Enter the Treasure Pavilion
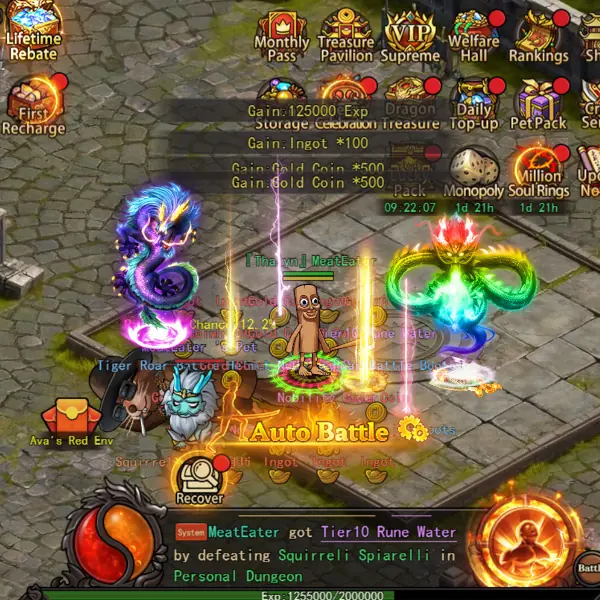 tap(346, 36)
